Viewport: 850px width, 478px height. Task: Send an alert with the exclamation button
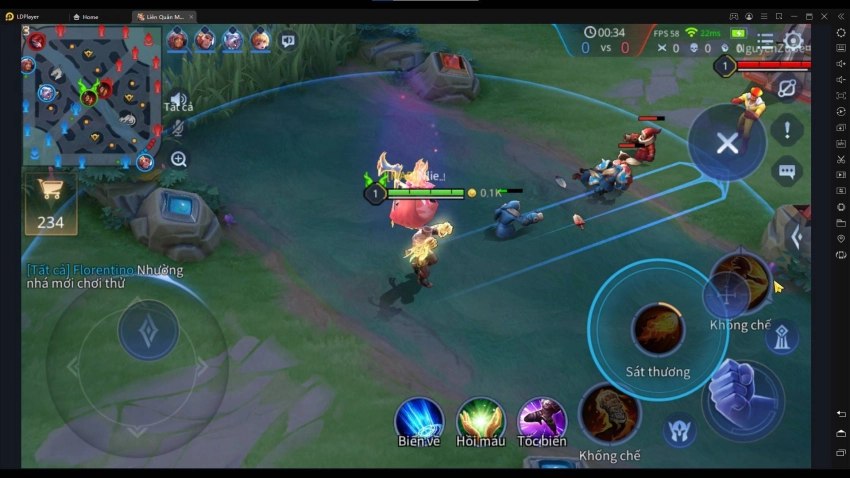click(787, 130)
